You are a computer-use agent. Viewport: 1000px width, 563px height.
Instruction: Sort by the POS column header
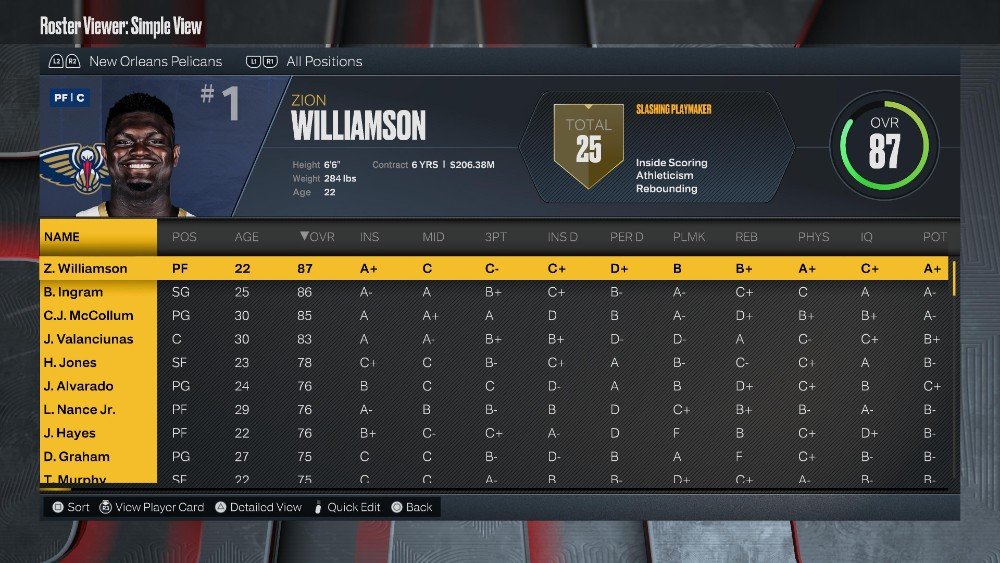[184, 237]
